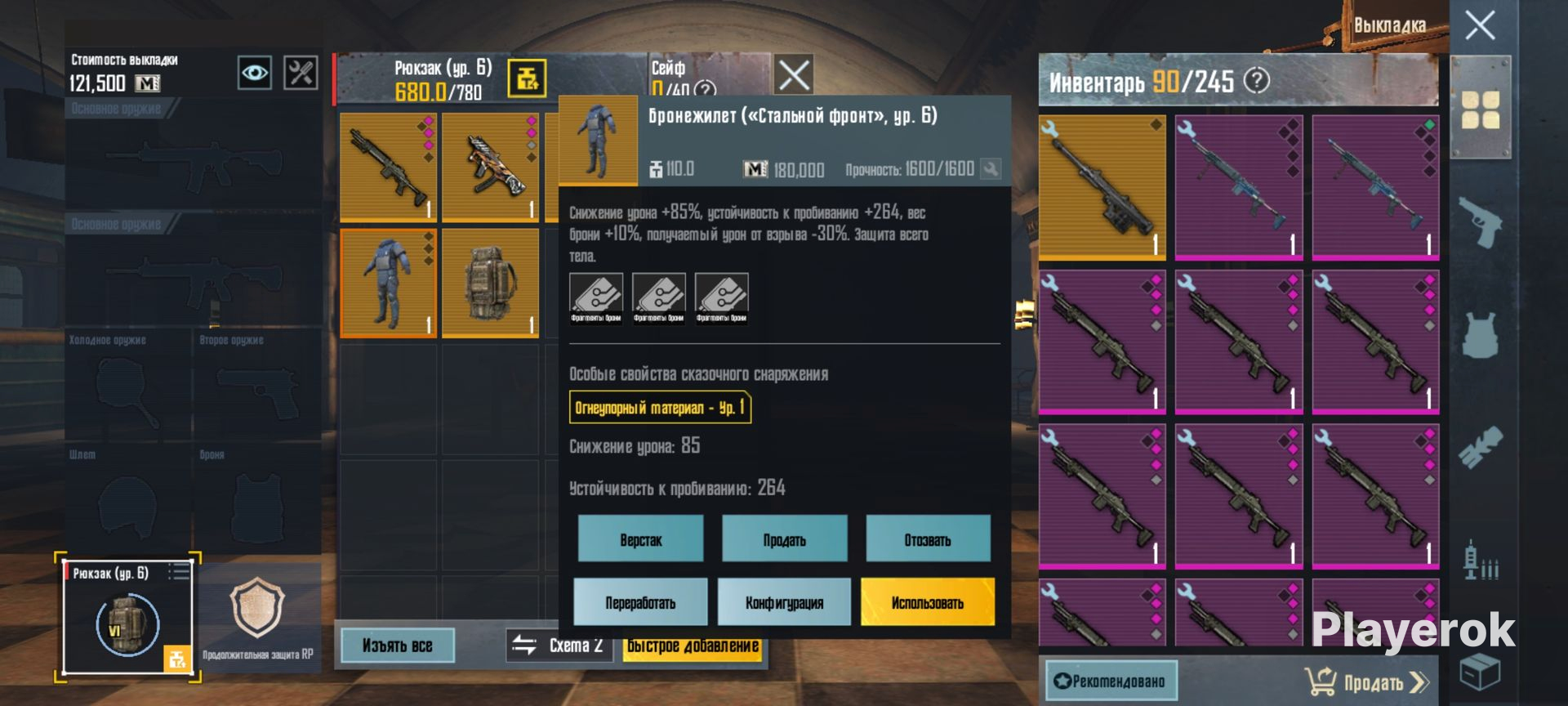Switch loadout with Схема 2

[x=559, y=646]
